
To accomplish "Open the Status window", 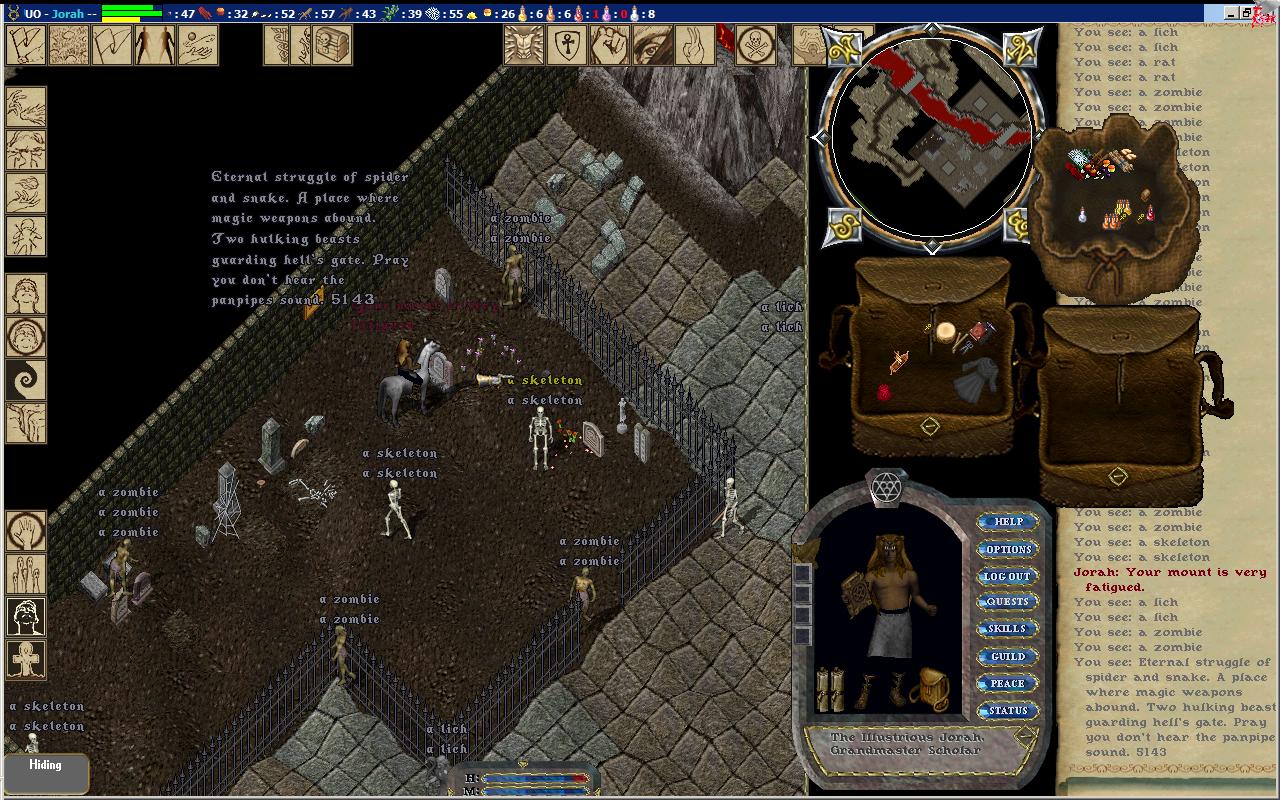I will tap(1008, 711).
